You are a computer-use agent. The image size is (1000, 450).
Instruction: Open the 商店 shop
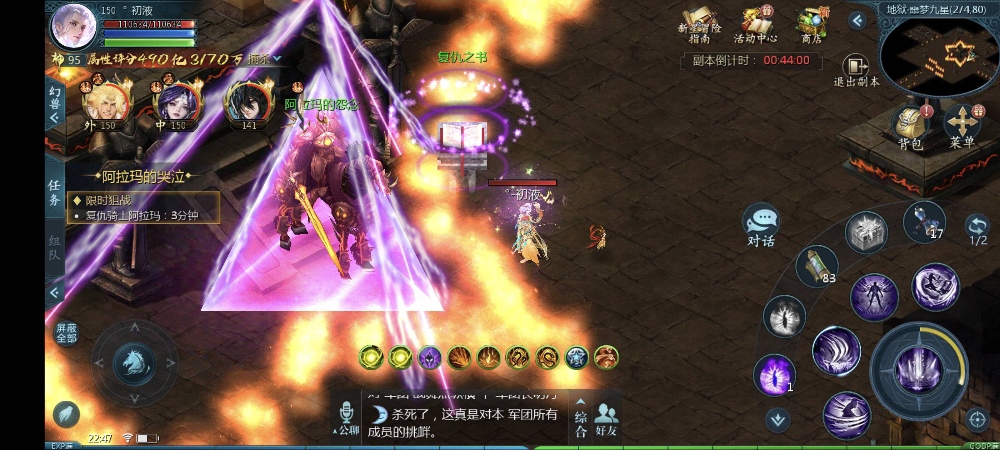[x=811, y=23]
